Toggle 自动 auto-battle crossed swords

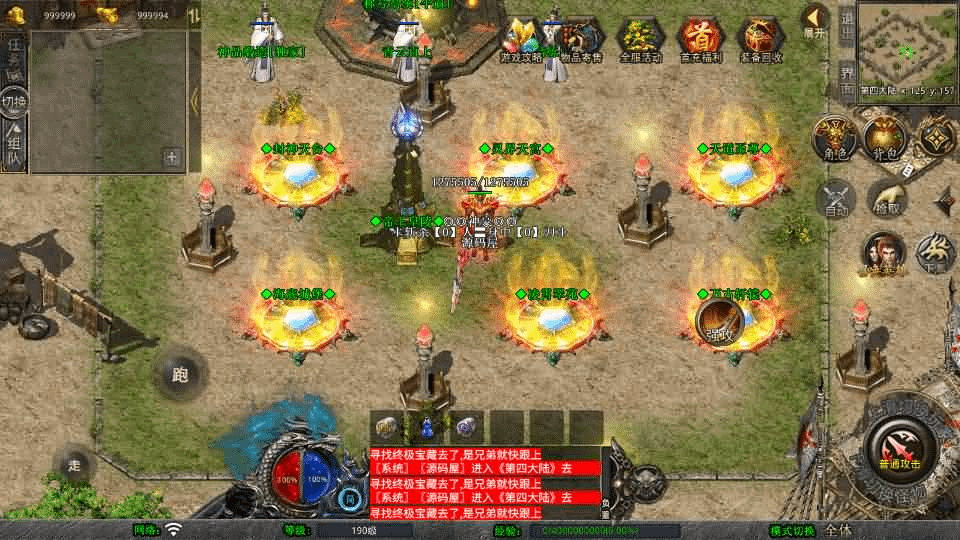click(836, 198)
